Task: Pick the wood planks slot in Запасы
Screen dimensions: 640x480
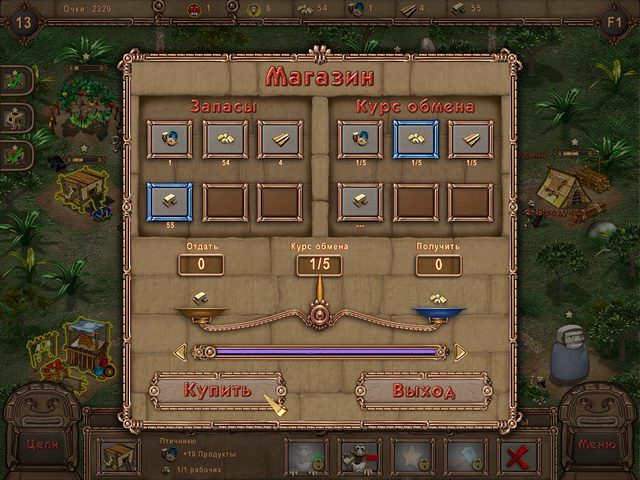Action: [x=280, y=140]
